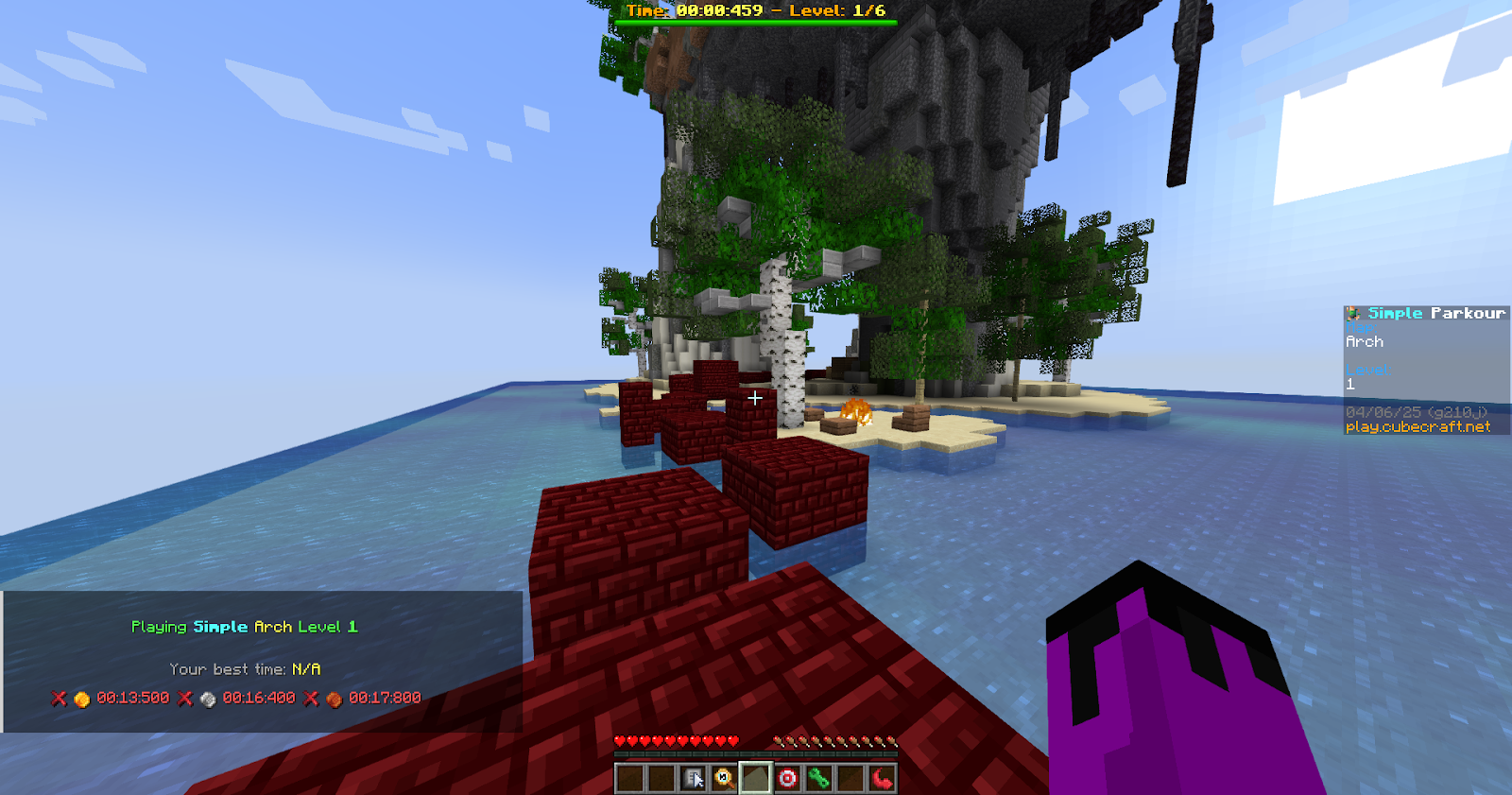Click Your best time: N/A text
Viewport: 1512px width, 795px height.
(244, 668)
